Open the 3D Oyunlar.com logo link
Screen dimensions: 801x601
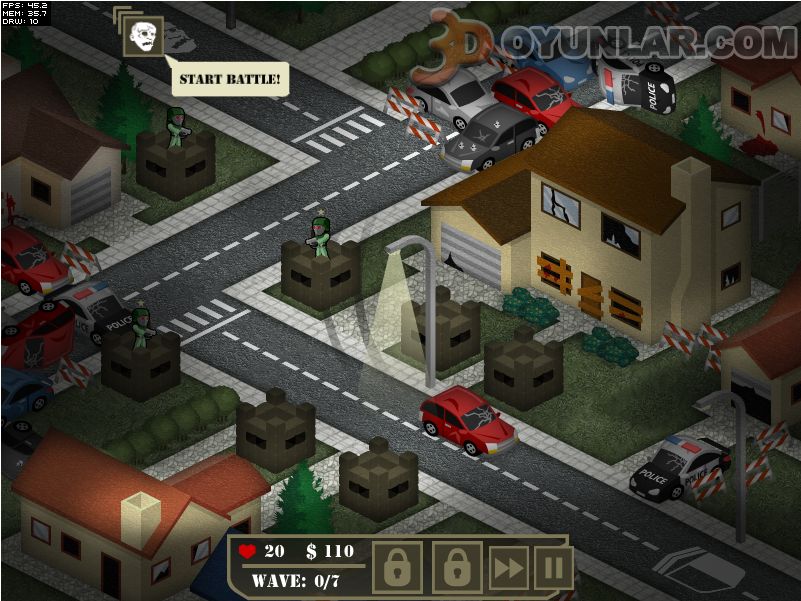(610, 42)
